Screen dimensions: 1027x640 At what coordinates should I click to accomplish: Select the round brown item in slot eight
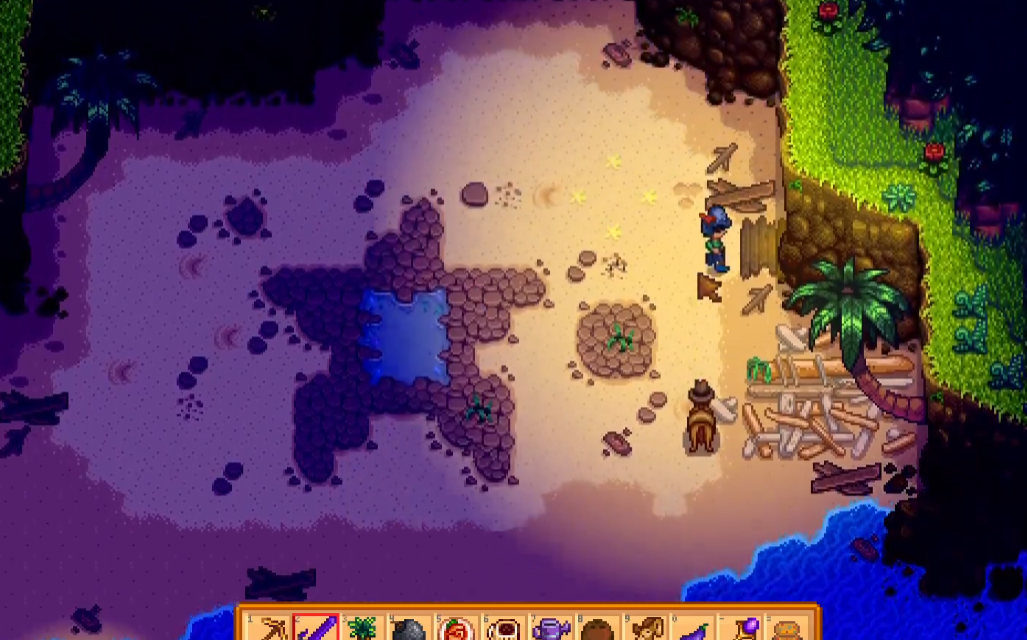[597, 630]
